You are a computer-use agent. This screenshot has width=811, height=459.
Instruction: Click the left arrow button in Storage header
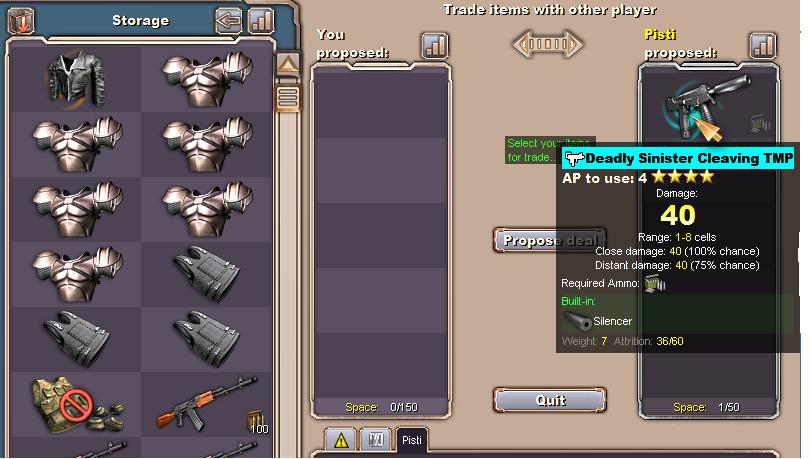pyautogui.click(x=230, y=20)
